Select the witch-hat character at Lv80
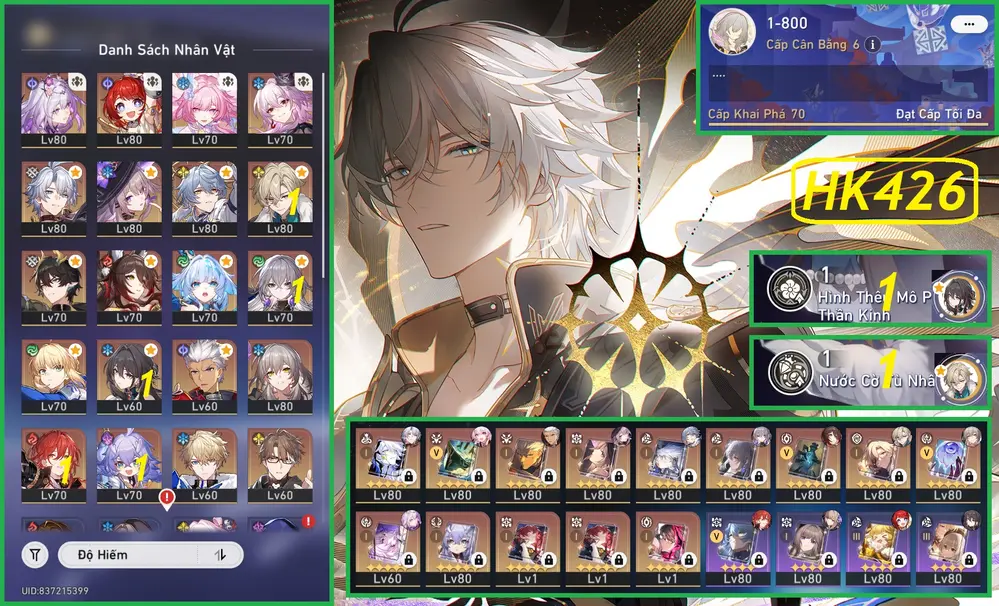 pyautogui.click(x=129, y=197)
